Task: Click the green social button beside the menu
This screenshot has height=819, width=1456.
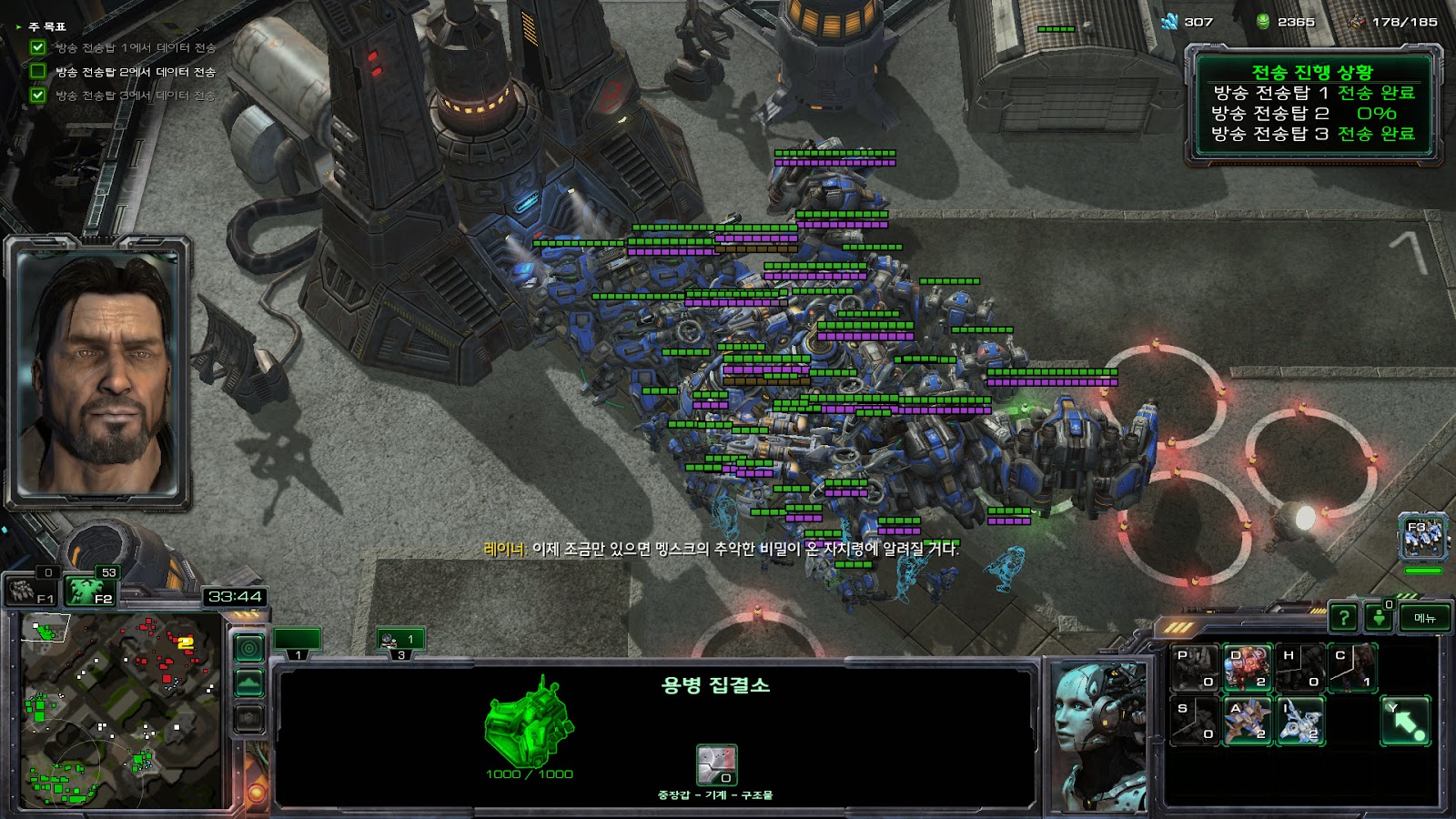Action: 1380,618
